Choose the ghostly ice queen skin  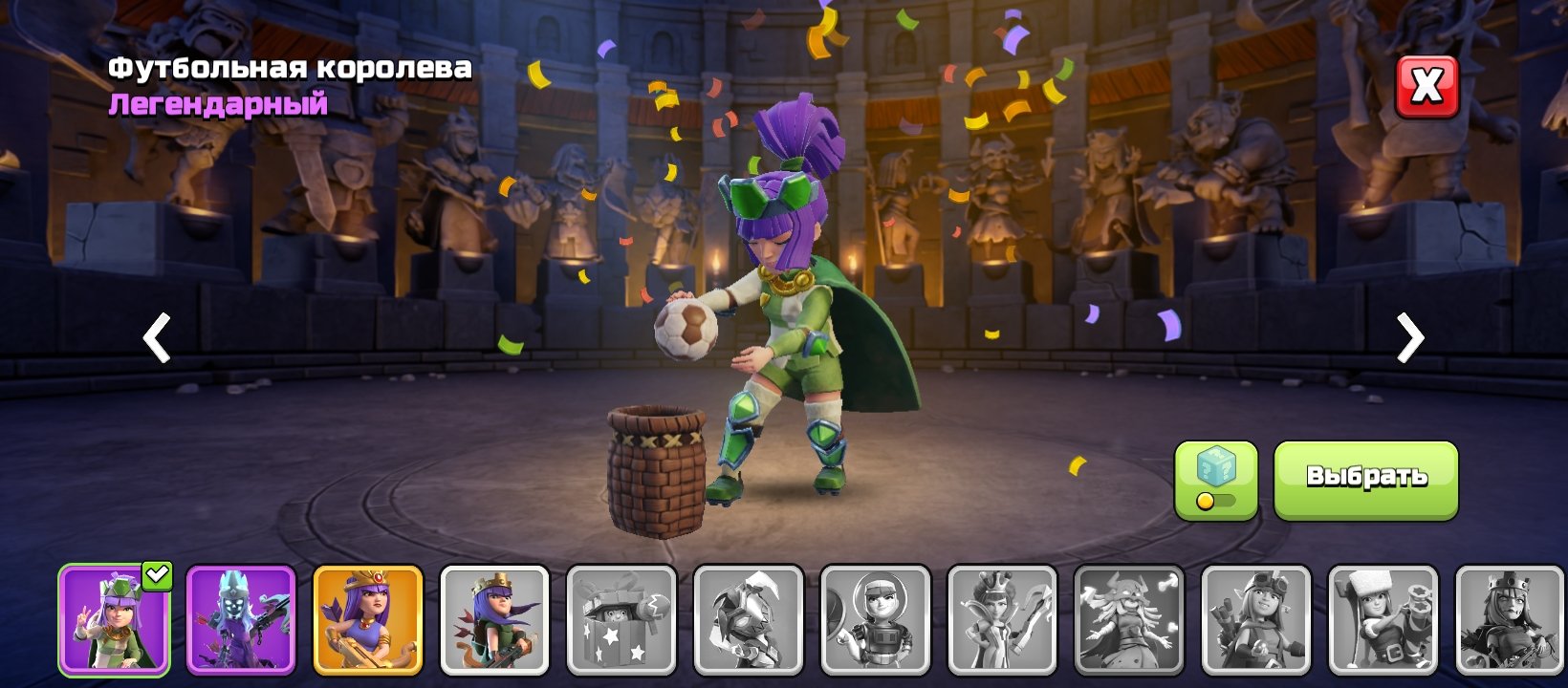[x=241, y=619]
